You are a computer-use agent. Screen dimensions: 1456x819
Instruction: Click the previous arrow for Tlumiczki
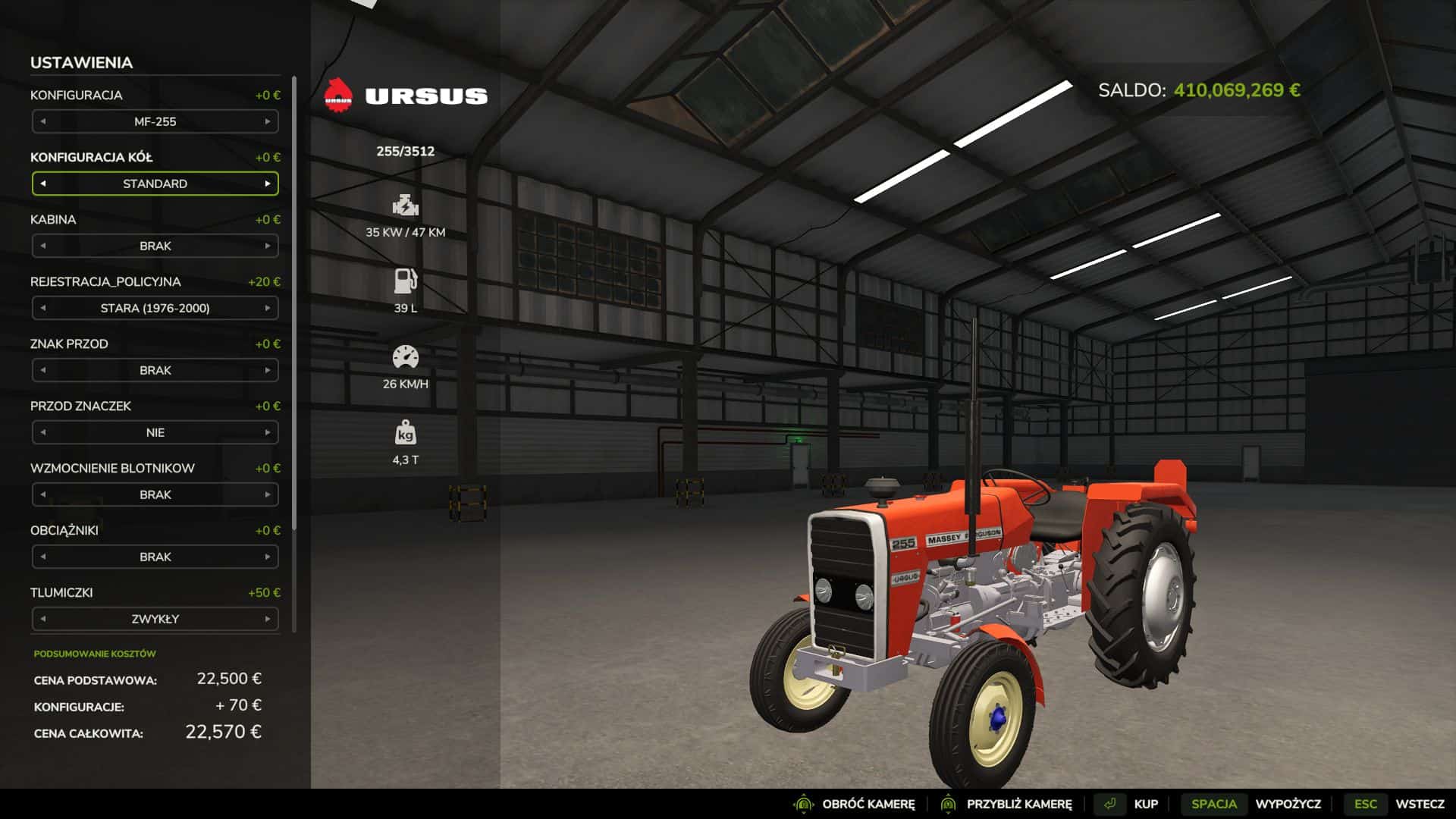(x=43, y=619)
